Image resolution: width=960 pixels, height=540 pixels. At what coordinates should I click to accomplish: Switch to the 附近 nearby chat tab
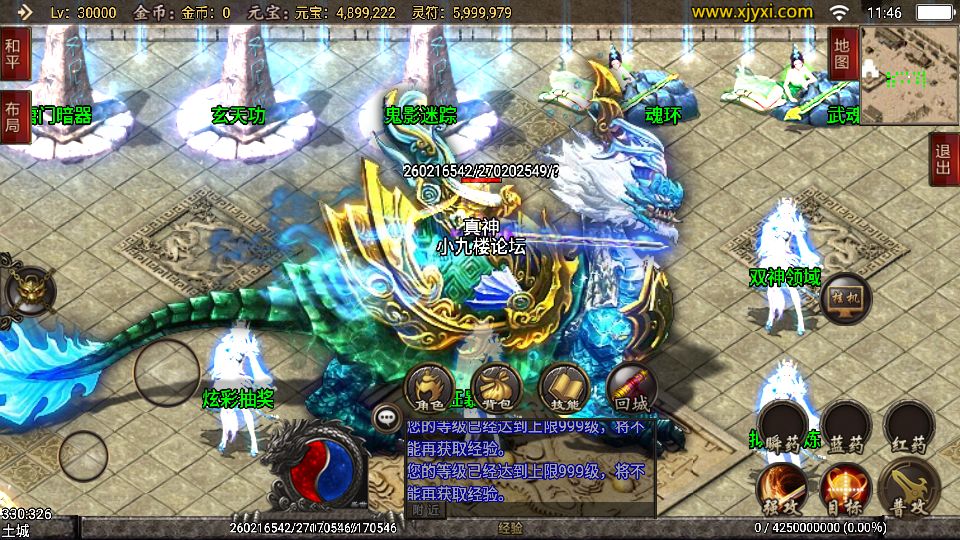[x=426, y=509]
